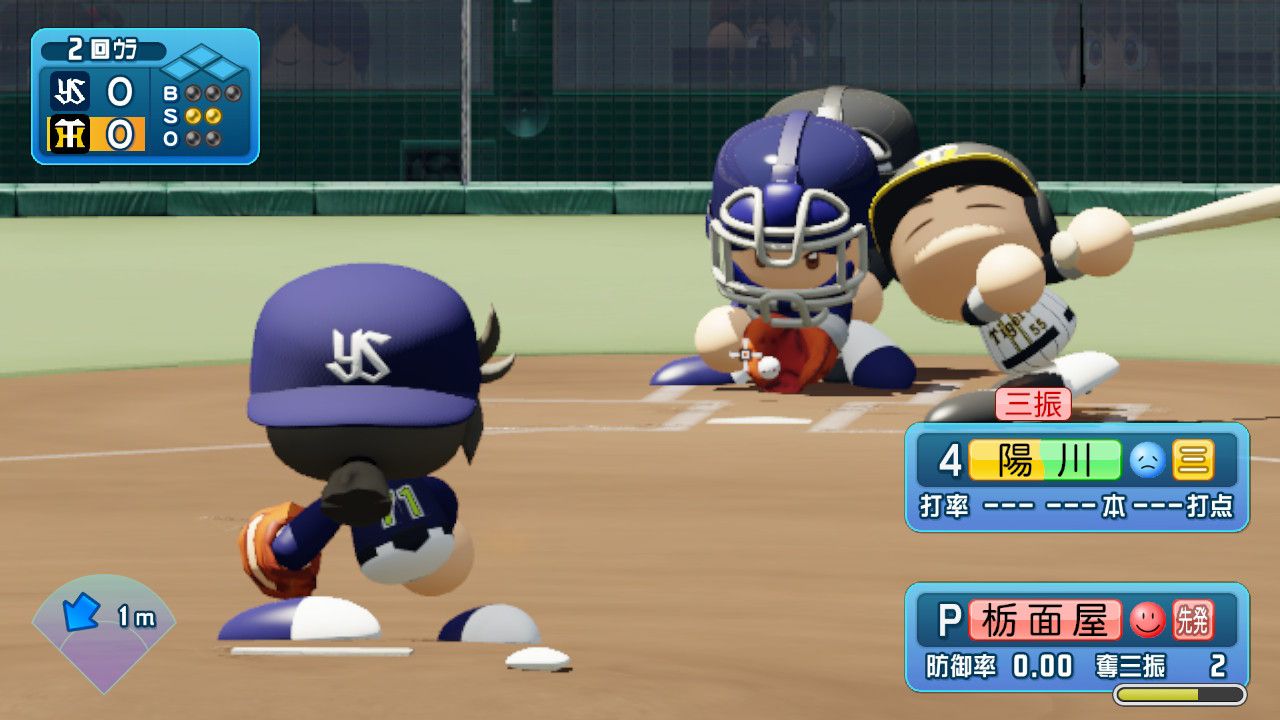Click the pitcher's red happy mood face
The width and height of the screenshot is (1280, 720).
pos(1148,621)
